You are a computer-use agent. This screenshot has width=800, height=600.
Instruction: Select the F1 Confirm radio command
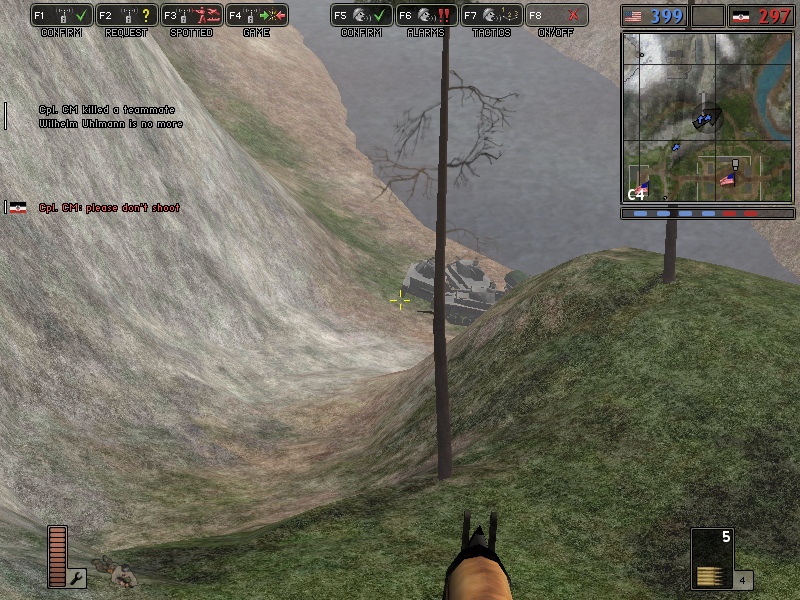pos(62,16)
